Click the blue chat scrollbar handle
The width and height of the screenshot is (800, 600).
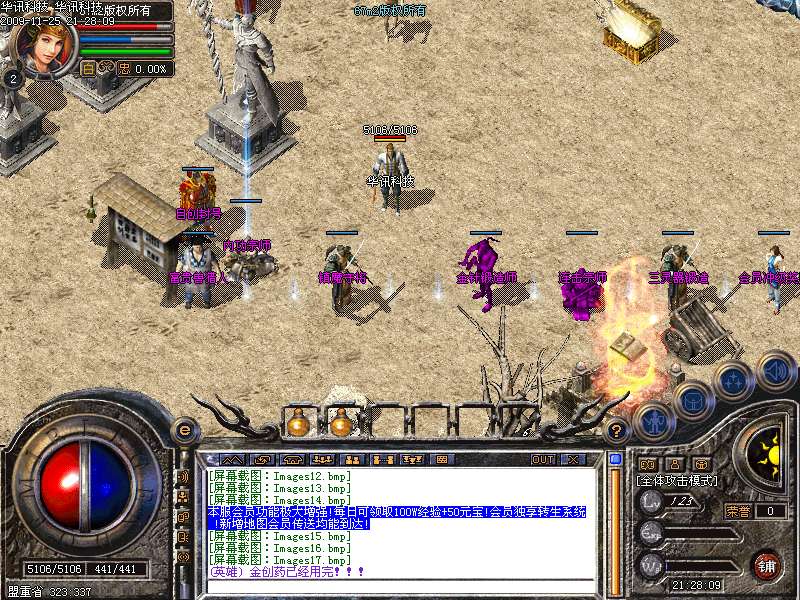(x=615, y=459)
